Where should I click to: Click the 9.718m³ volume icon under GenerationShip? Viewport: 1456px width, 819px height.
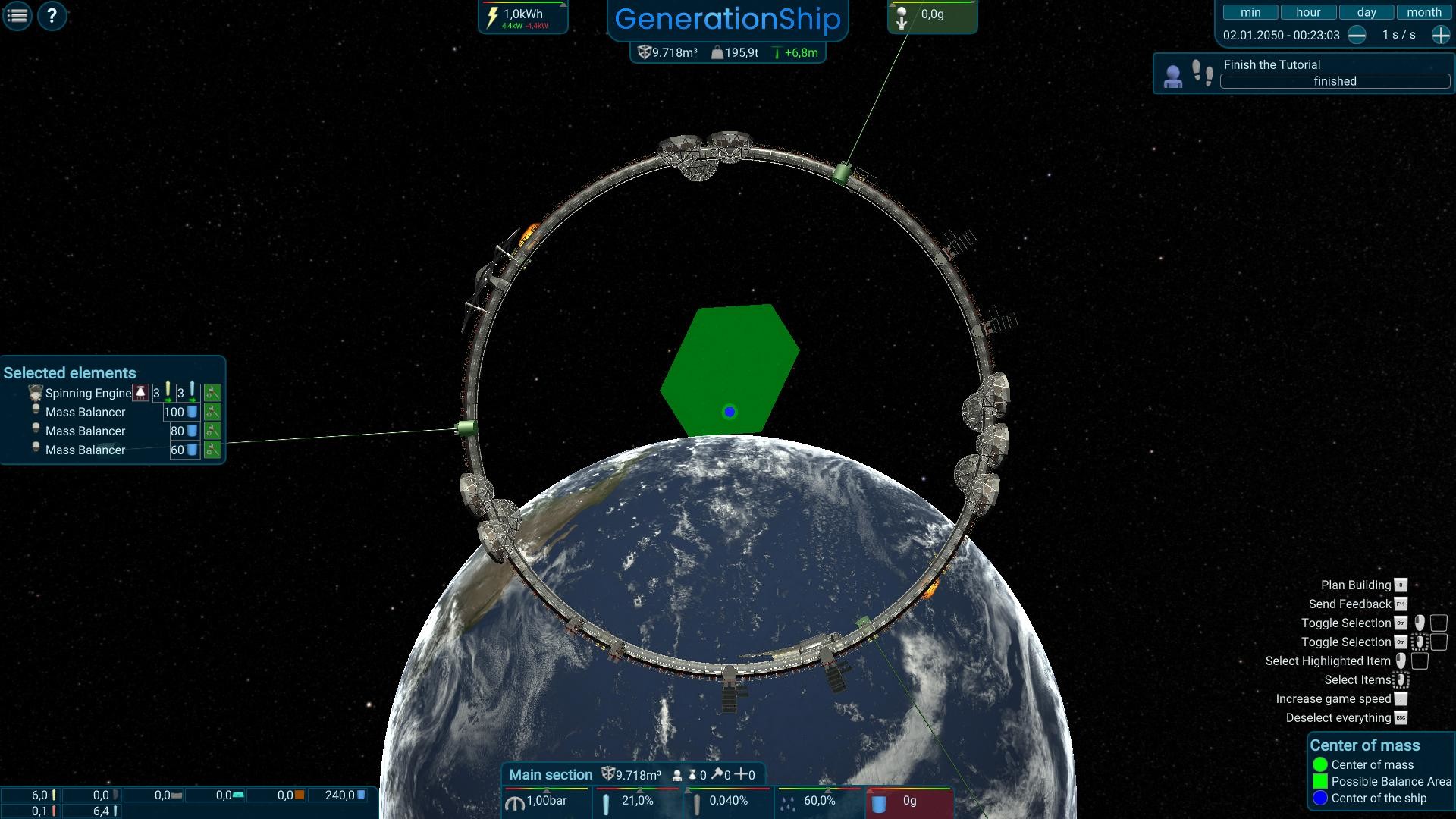(x=645, y=53)
